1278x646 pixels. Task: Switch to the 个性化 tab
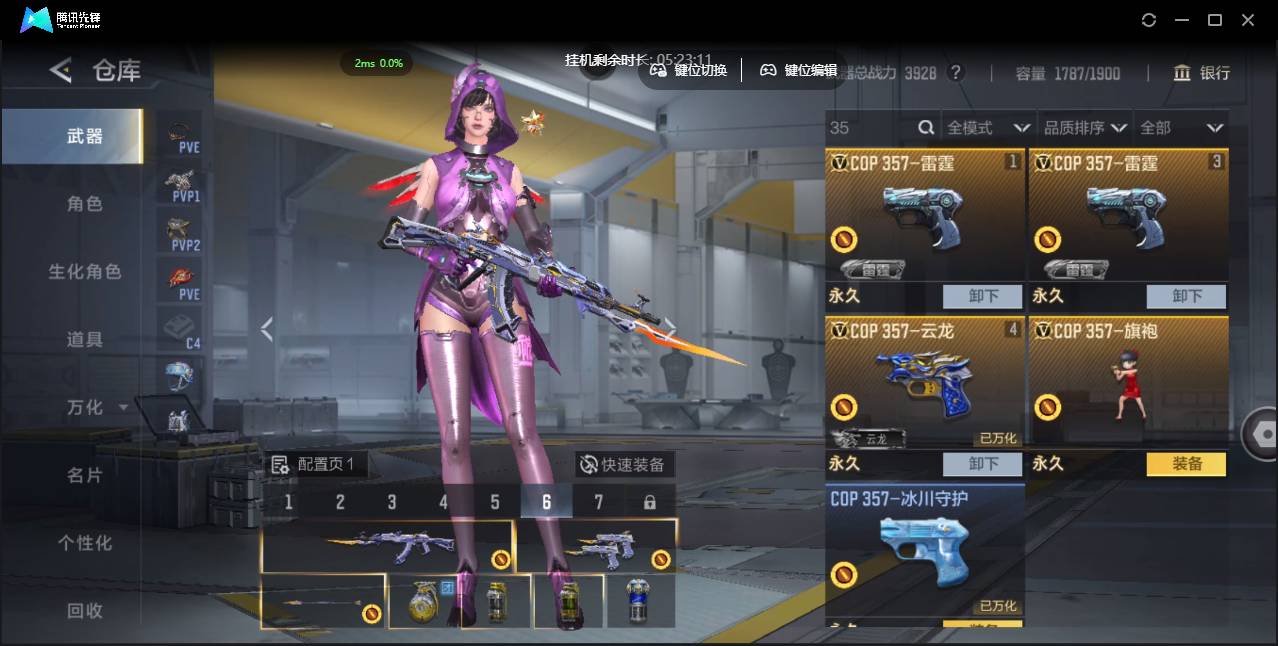[85, 543]
